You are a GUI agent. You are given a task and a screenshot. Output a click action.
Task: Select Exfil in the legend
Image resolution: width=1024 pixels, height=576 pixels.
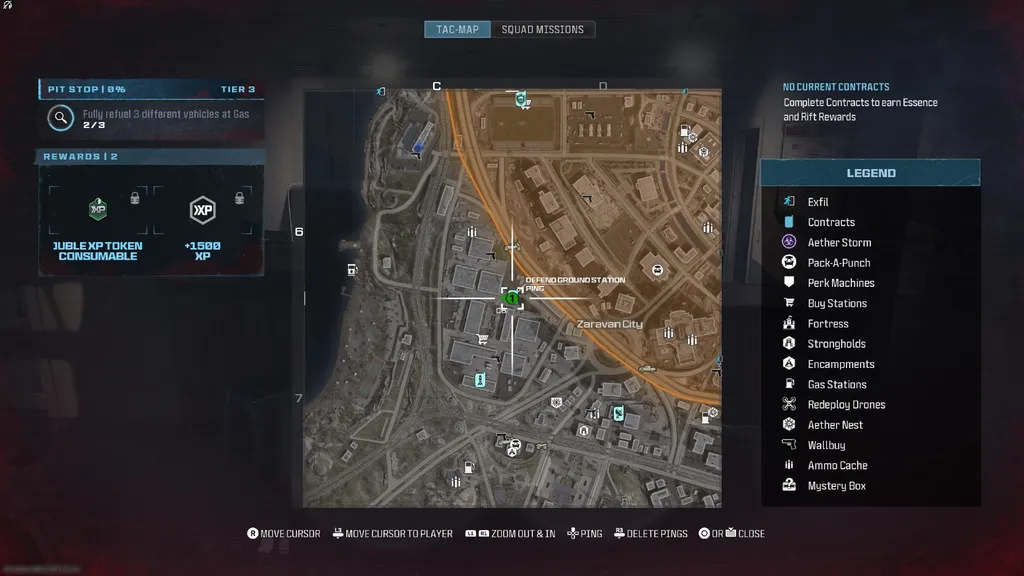818,202
